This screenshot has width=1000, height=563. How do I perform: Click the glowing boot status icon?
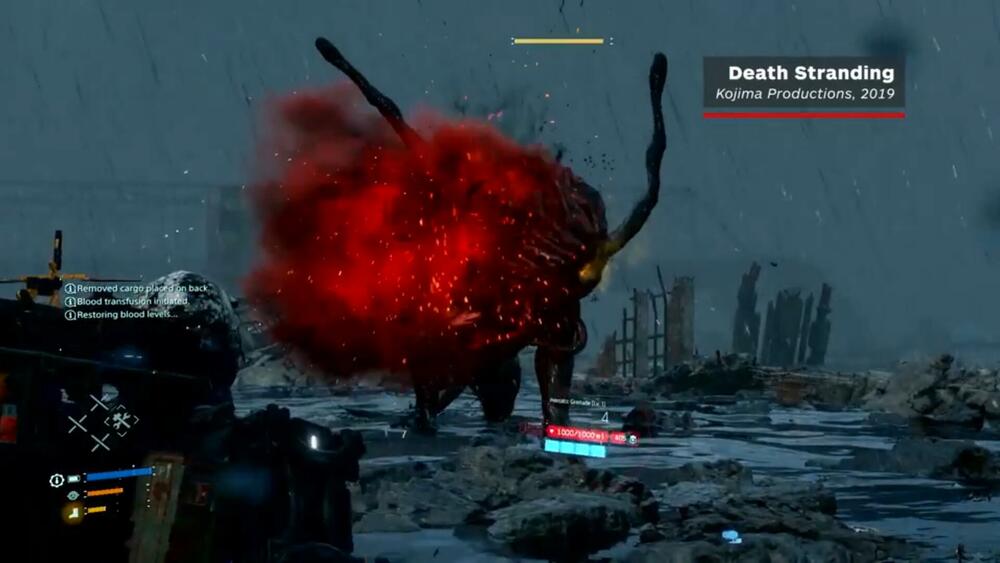pyautogui.click(x=73, y=513)
